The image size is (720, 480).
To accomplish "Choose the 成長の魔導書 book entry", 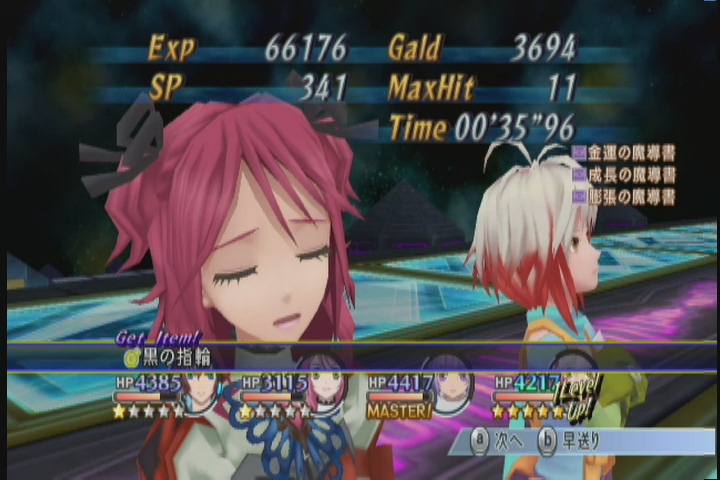I will (x=624, y=175).
